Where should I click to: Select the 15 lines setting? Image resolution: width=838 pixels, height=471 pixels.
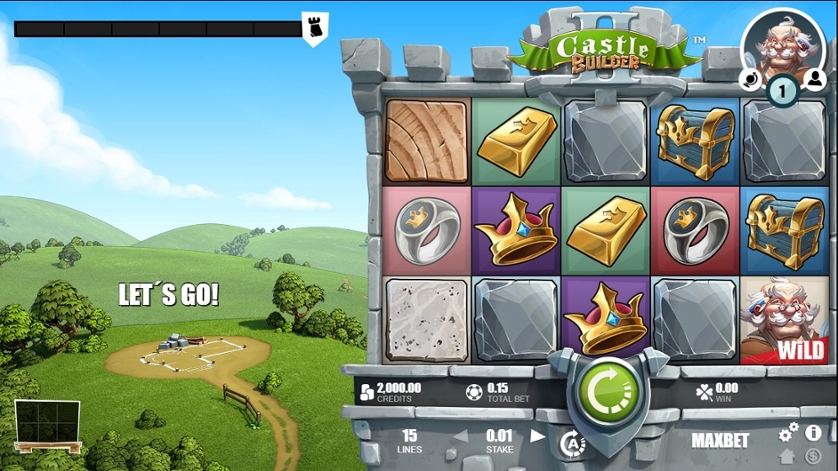[409, 439]
